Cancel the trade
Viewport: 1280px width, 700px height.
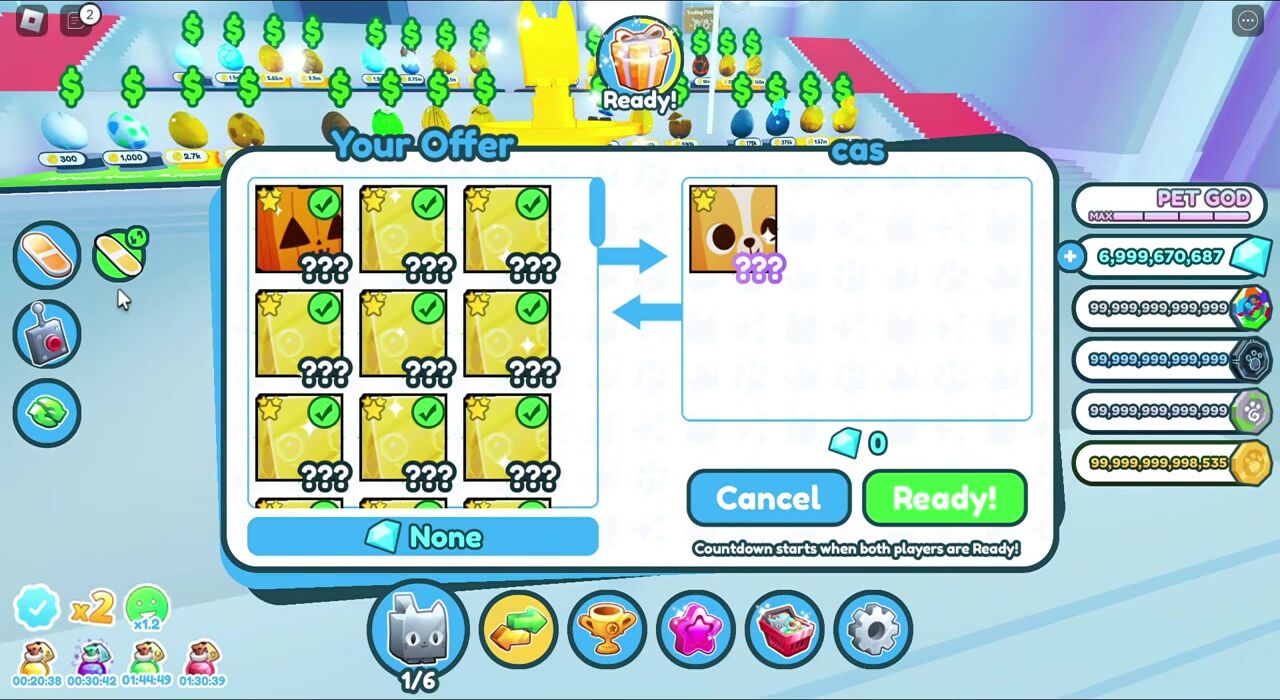768,498
